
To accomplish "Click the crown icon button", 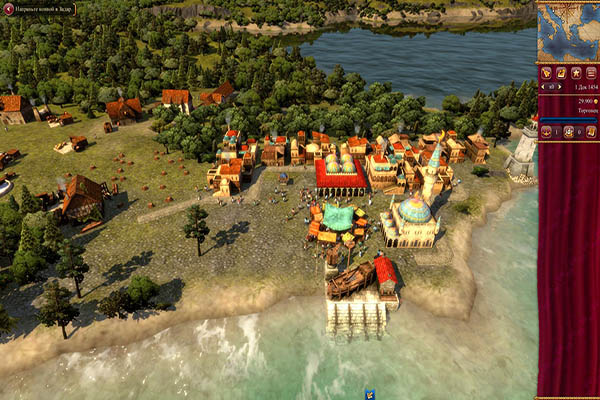I will 561,73.
